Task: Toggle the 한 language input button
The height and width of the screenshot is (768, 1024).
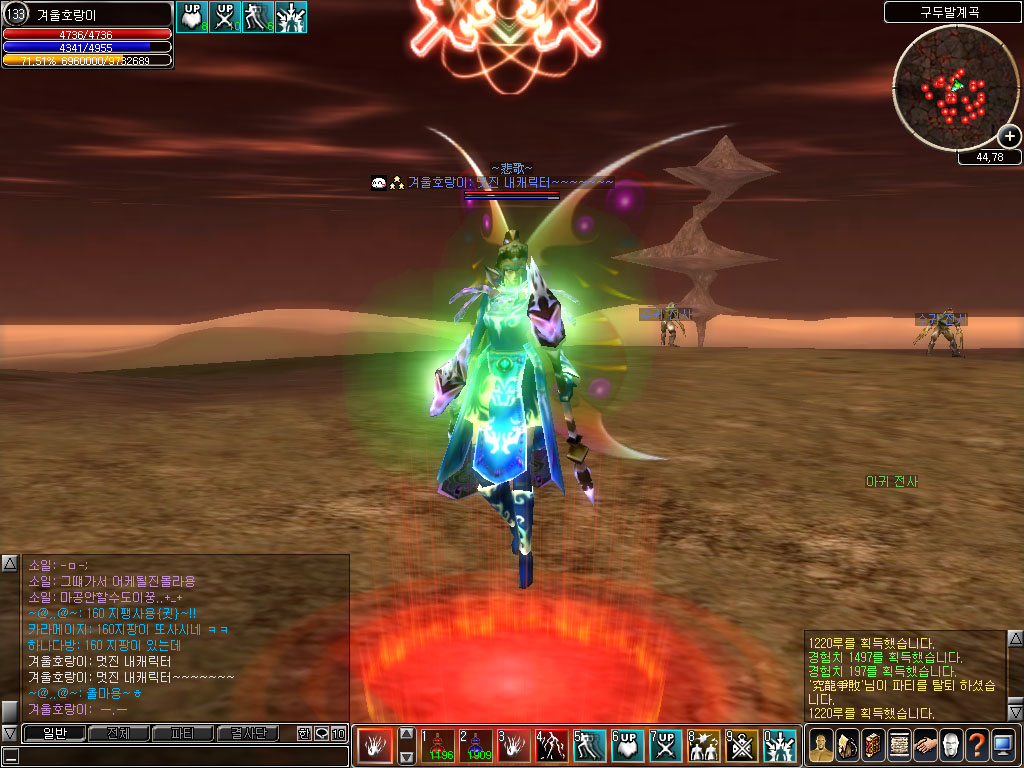Action: tap(304, 734)
